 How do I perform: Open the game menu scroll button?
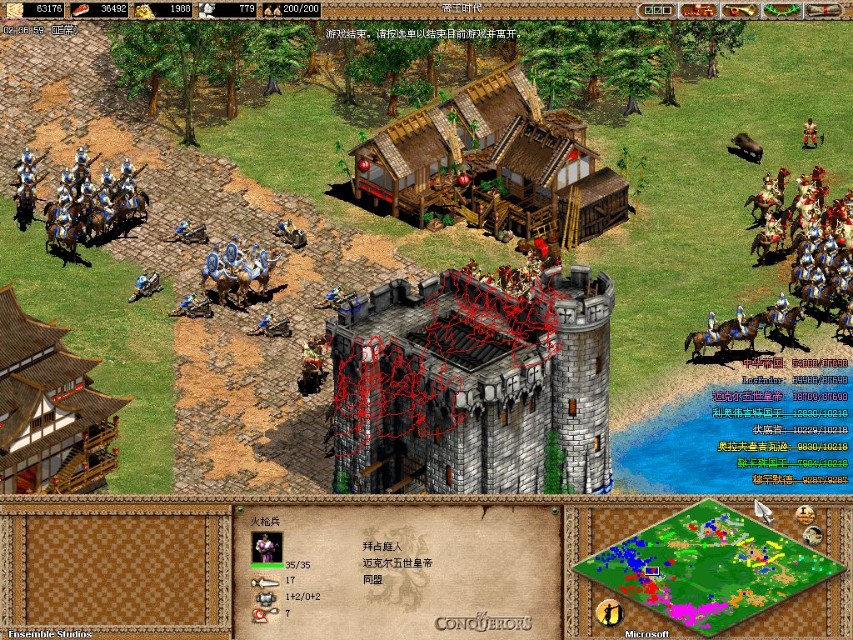pos(823,10)
